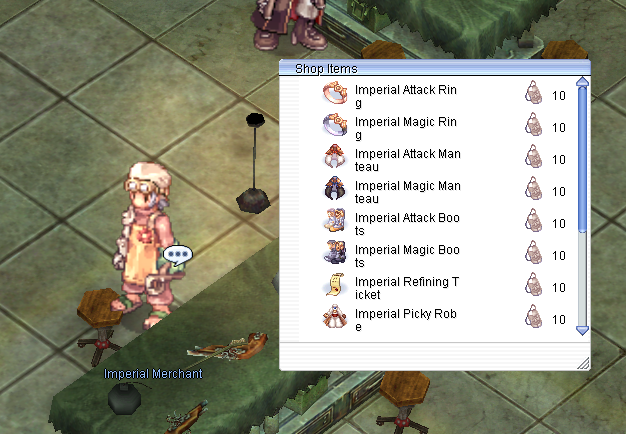Pick Imperial Attack Manteau from shop list

pyautogui.click(x=408, y=159)
